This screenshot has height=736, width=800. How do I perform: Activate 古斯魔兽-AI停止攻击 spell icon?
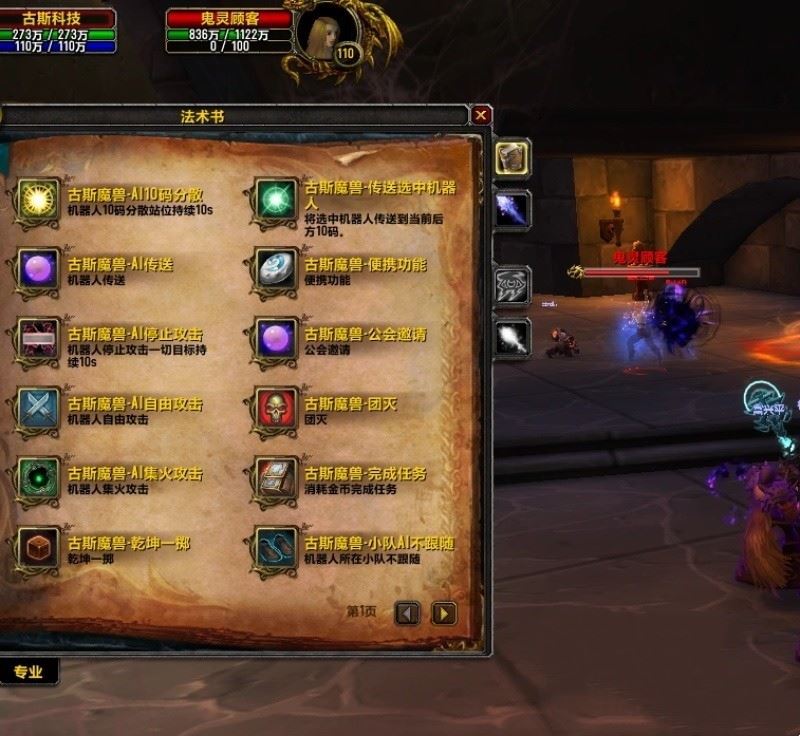tap(38, 340)
